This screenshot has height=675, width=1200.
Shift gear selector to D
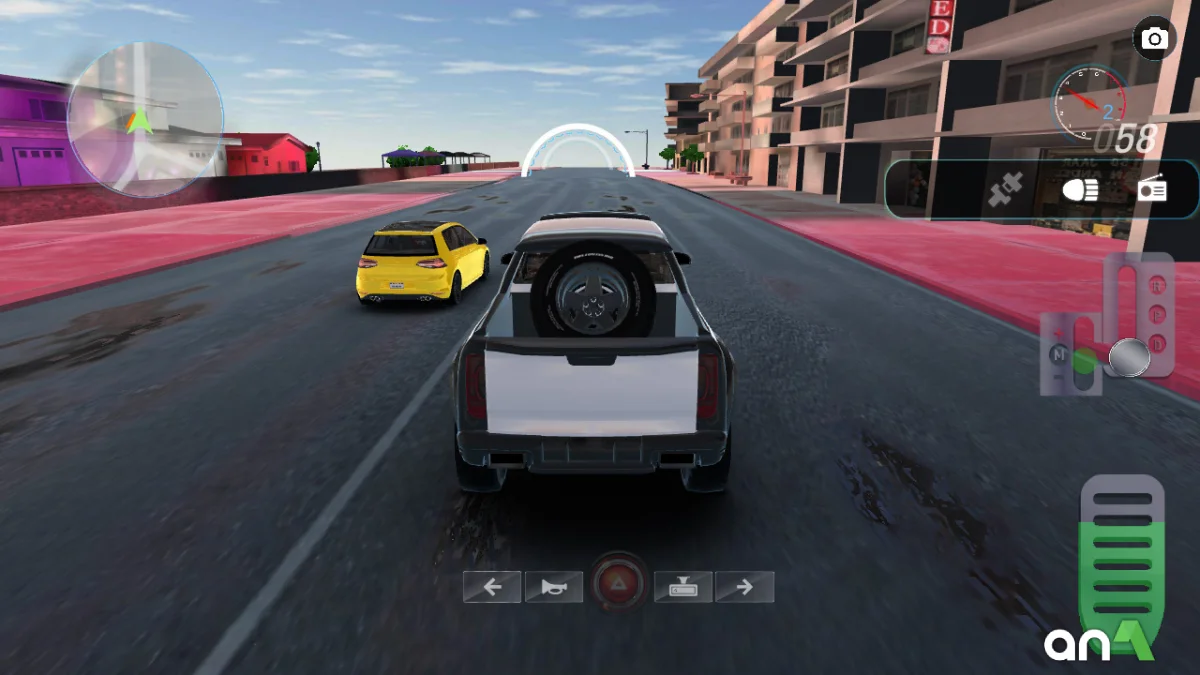pos(1159,343)
